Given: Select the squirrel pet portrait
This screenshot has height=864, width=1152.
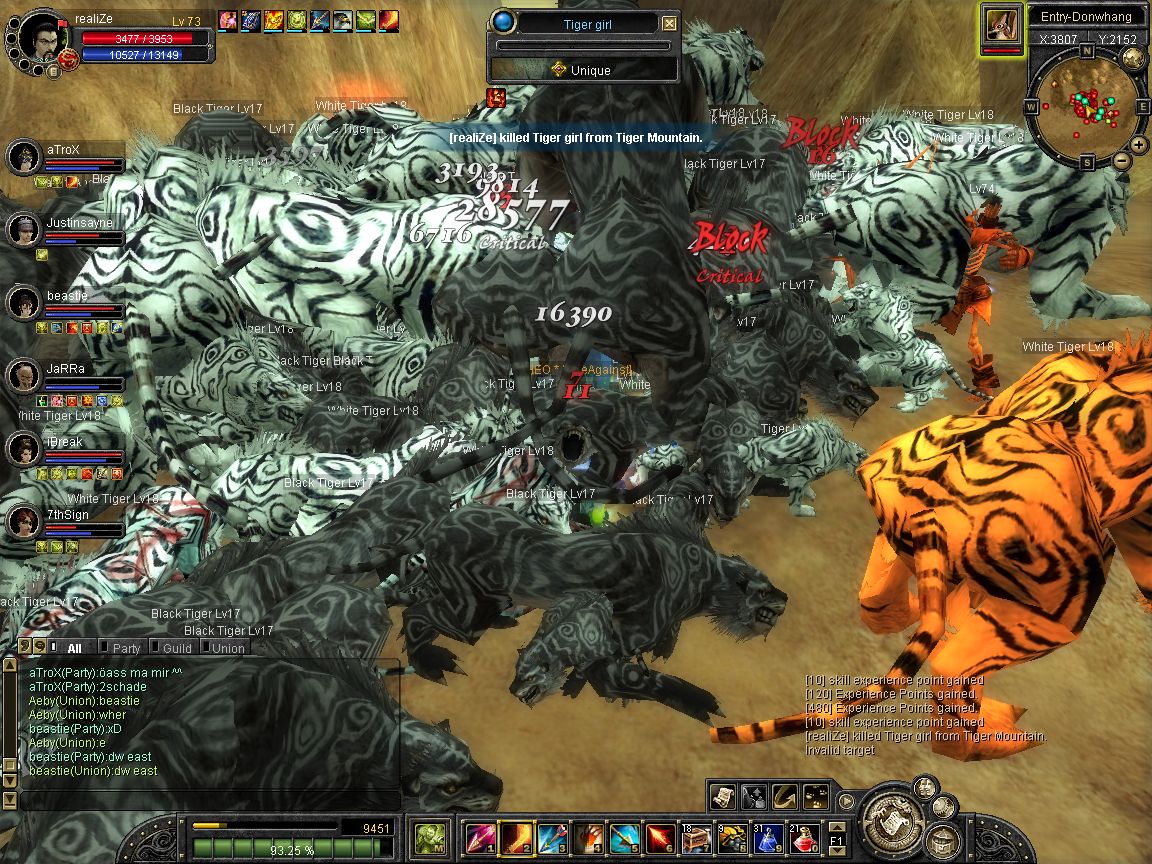Looking at the screenshot, I should 1001,25.
